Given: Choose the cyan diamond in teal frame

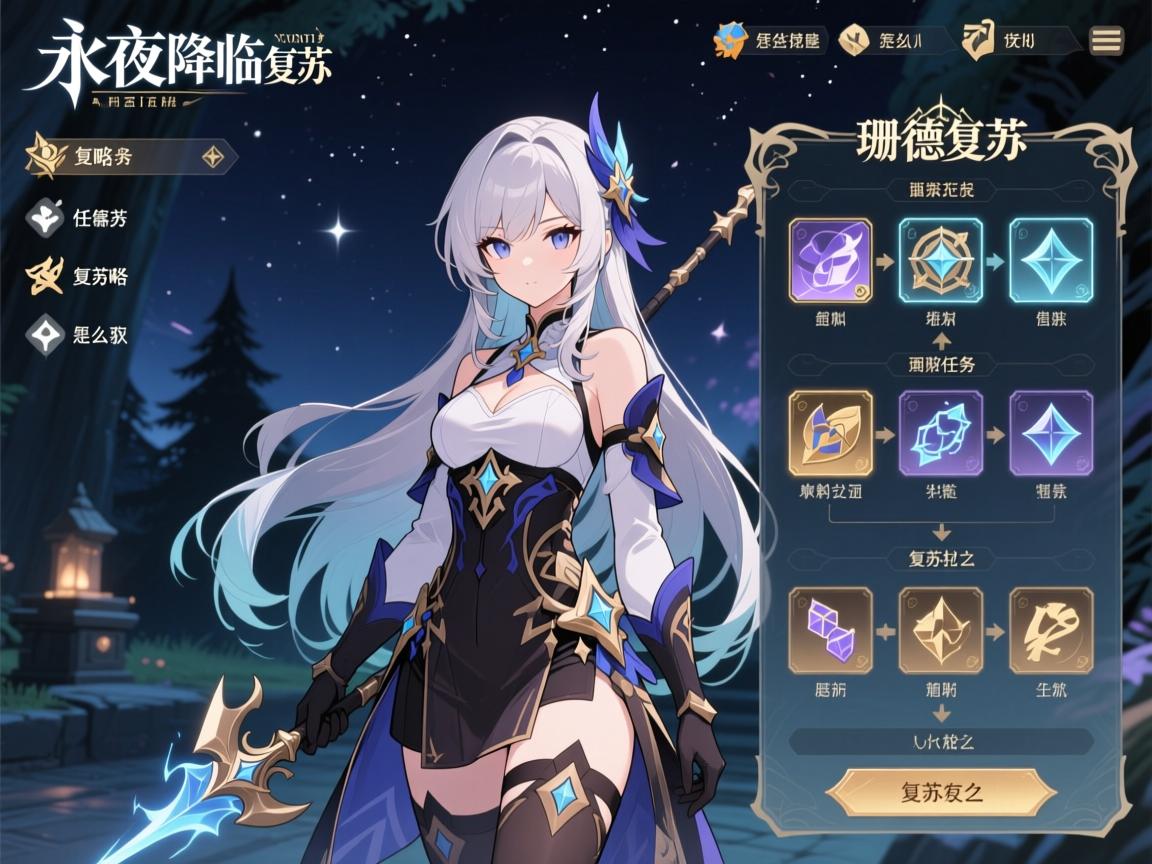Looking at the screenshot, I should point(1051,260).
